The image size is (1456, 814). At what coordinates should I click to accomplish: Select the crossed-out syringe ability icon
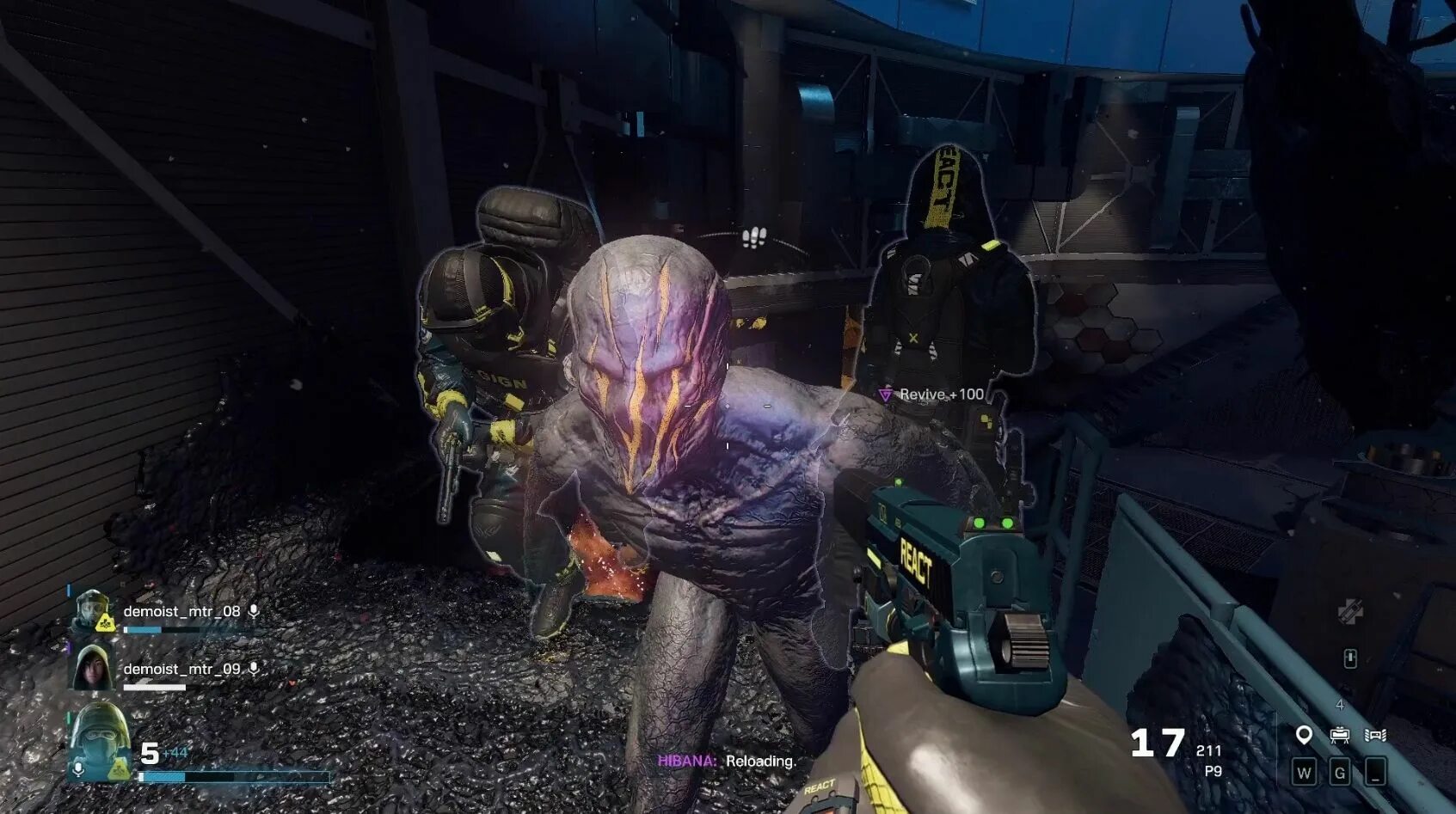click(x=1349, y=611)
